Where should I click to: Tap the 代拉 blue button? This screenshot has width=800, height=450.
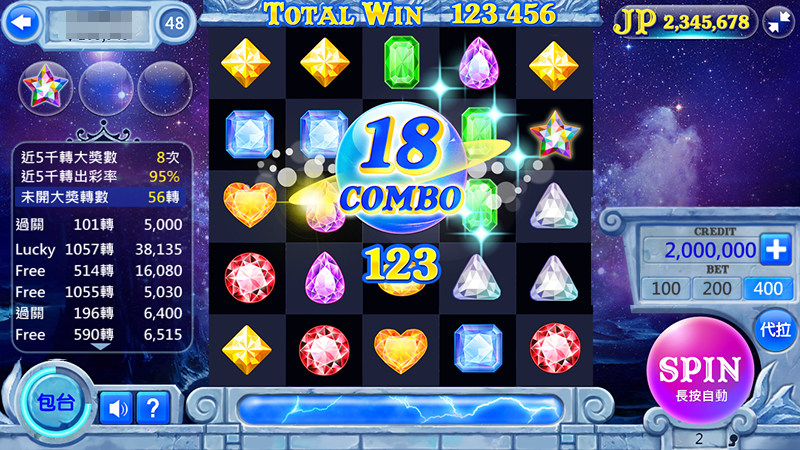click(775, 329)
